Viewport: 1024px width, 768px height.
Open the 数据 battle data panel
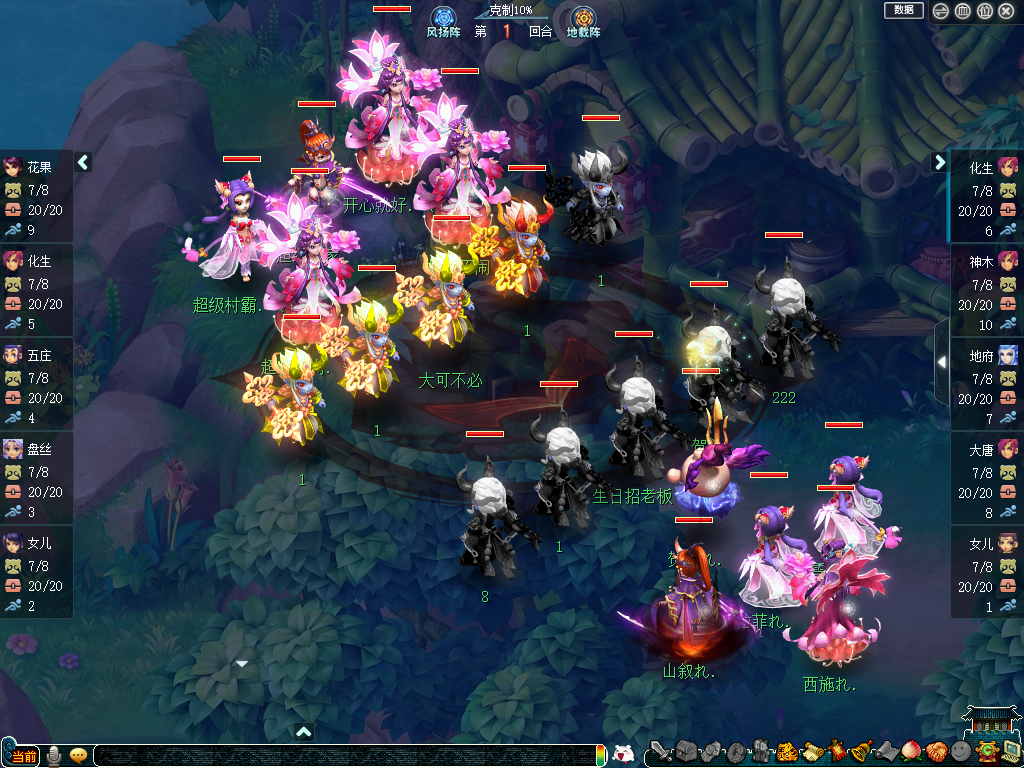903,10
